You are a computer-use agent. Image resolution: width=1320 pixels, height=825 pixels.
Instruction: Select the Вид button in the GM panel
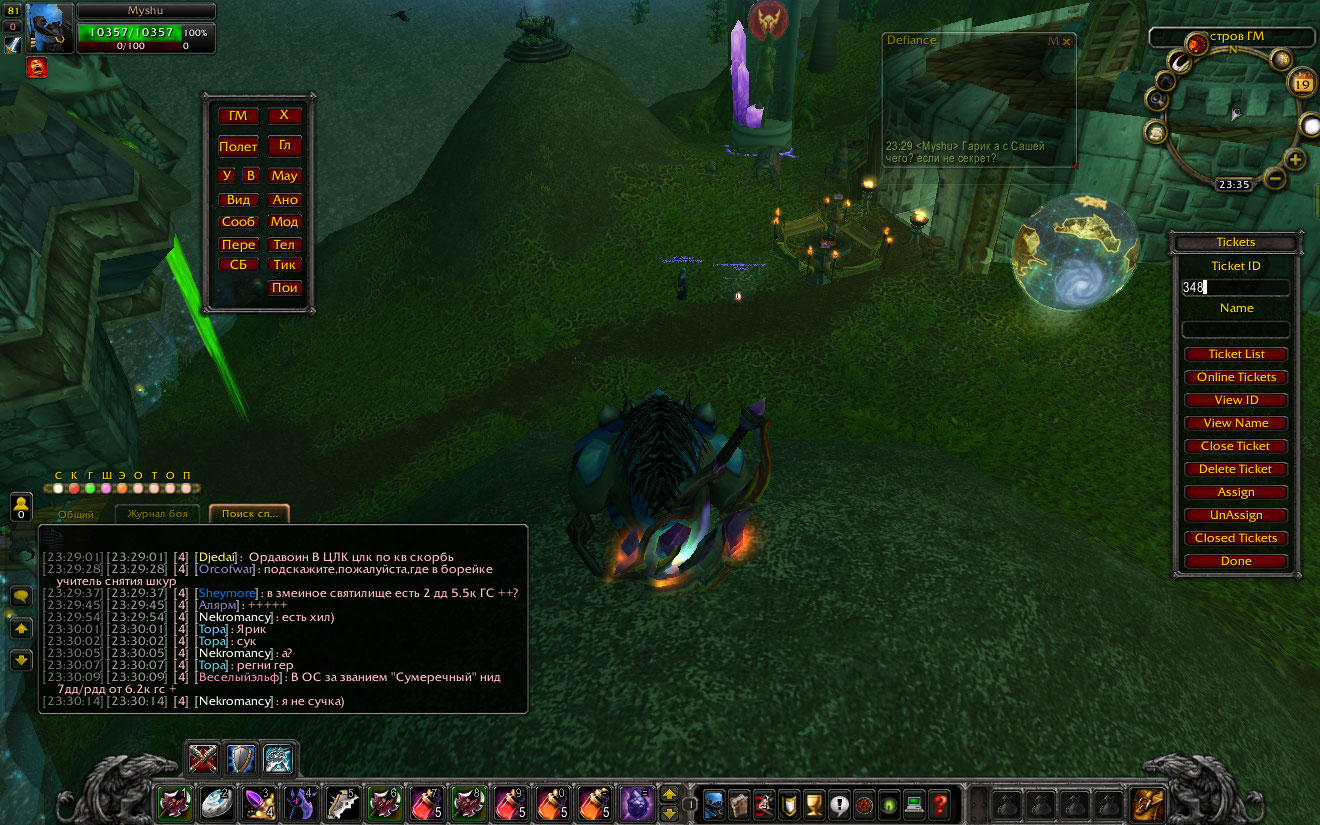(238, 200)
